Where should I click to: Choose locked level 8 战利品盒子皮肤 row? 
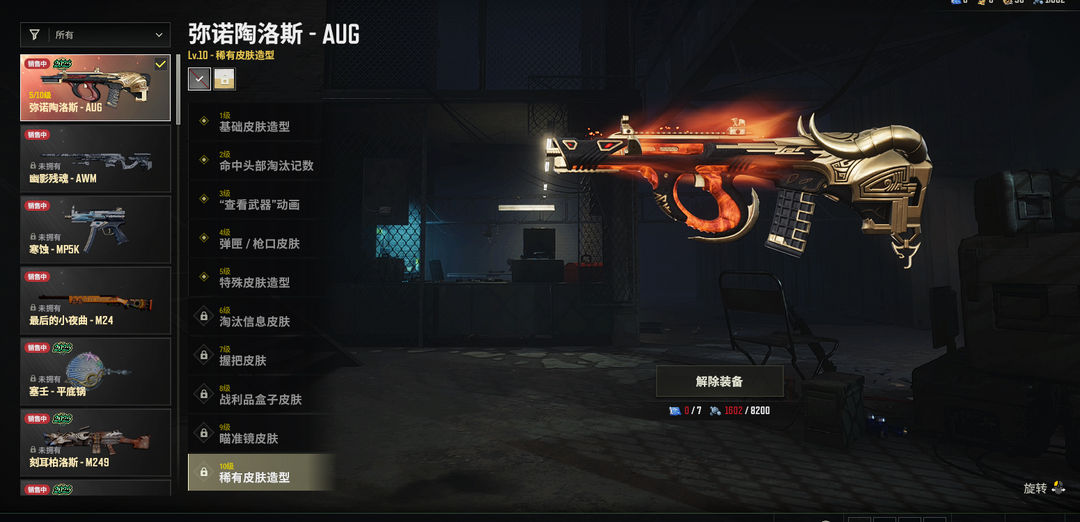[x=260, y=396]
